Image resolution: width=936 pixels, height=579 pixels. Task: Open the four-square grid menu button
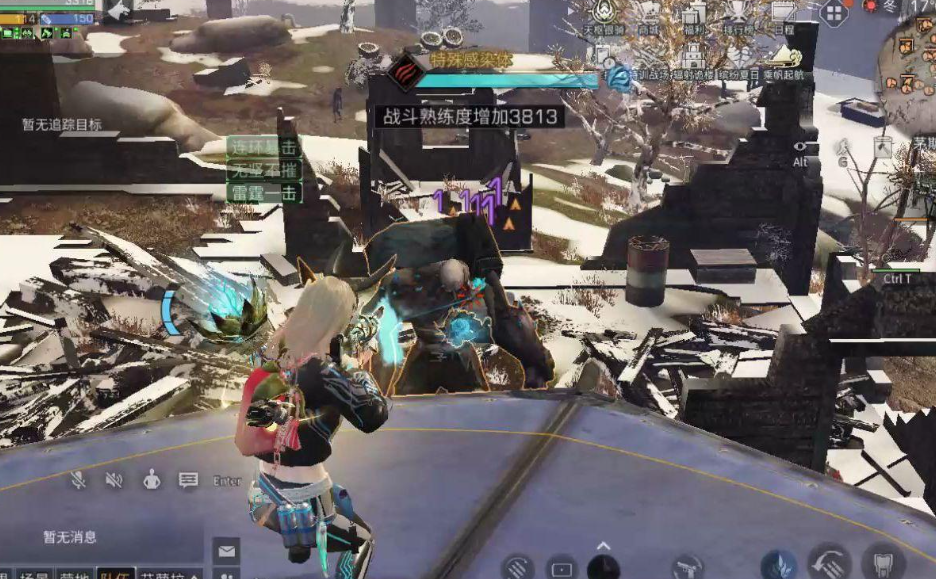[833, 13]
